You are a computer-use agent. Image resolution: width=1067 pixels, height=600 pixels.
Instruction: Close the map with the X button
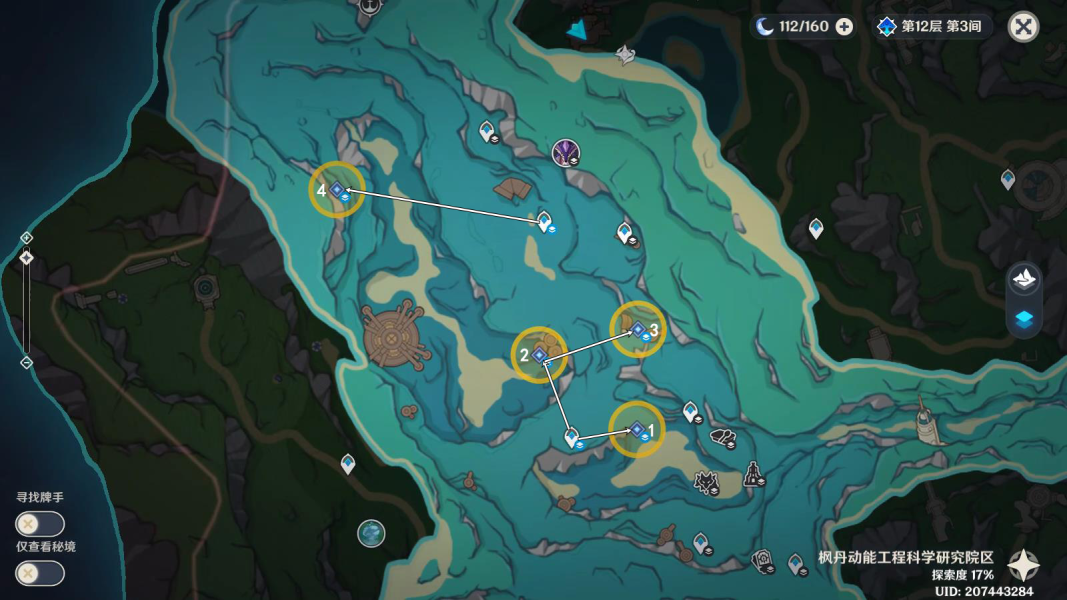(x=1023, y=27)
